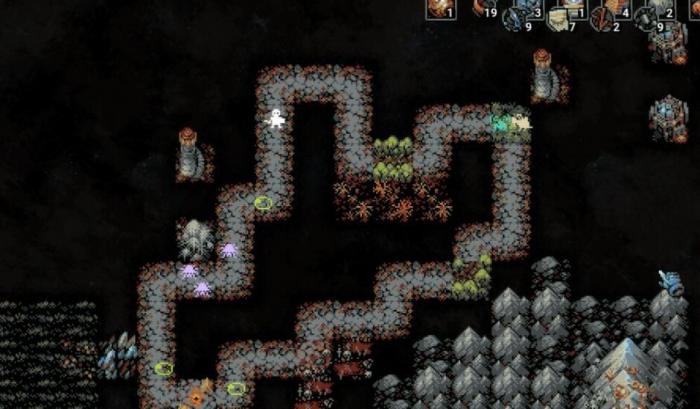Click the red-orange round icon showing 2
The width and height of the screenshot is (700, 409).
602,20
